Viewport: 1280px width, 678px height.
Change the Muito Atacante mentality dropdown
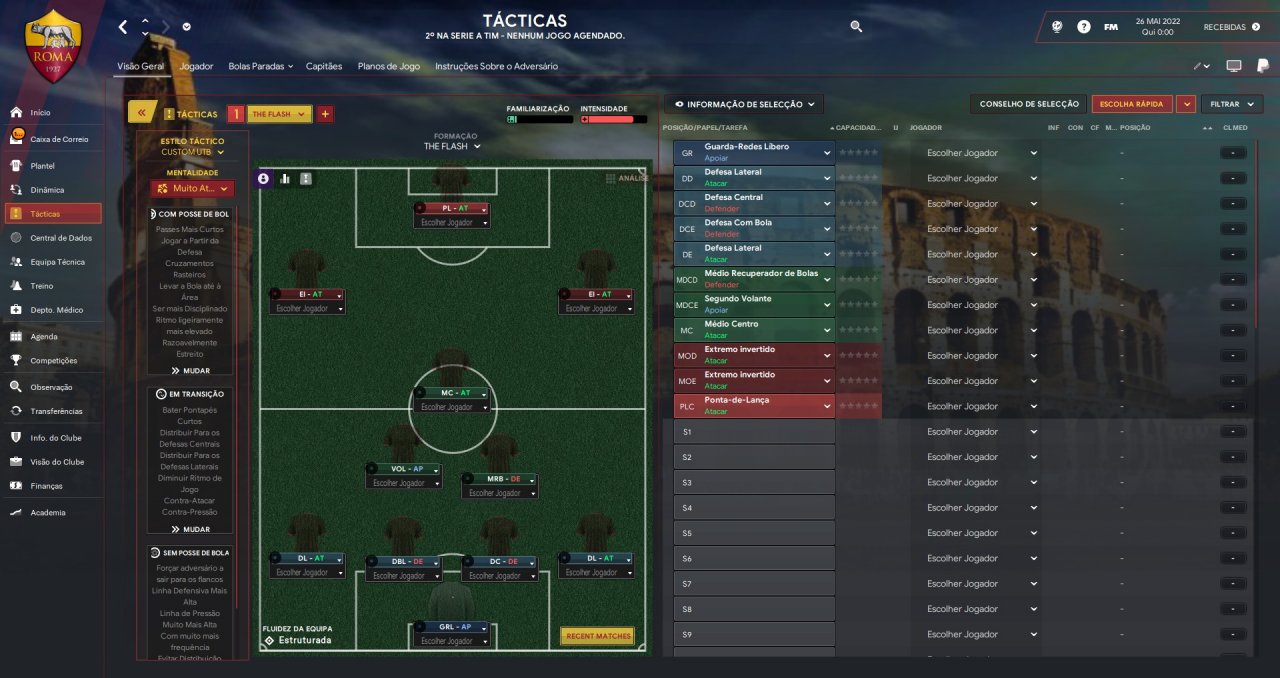pos(193,188)
